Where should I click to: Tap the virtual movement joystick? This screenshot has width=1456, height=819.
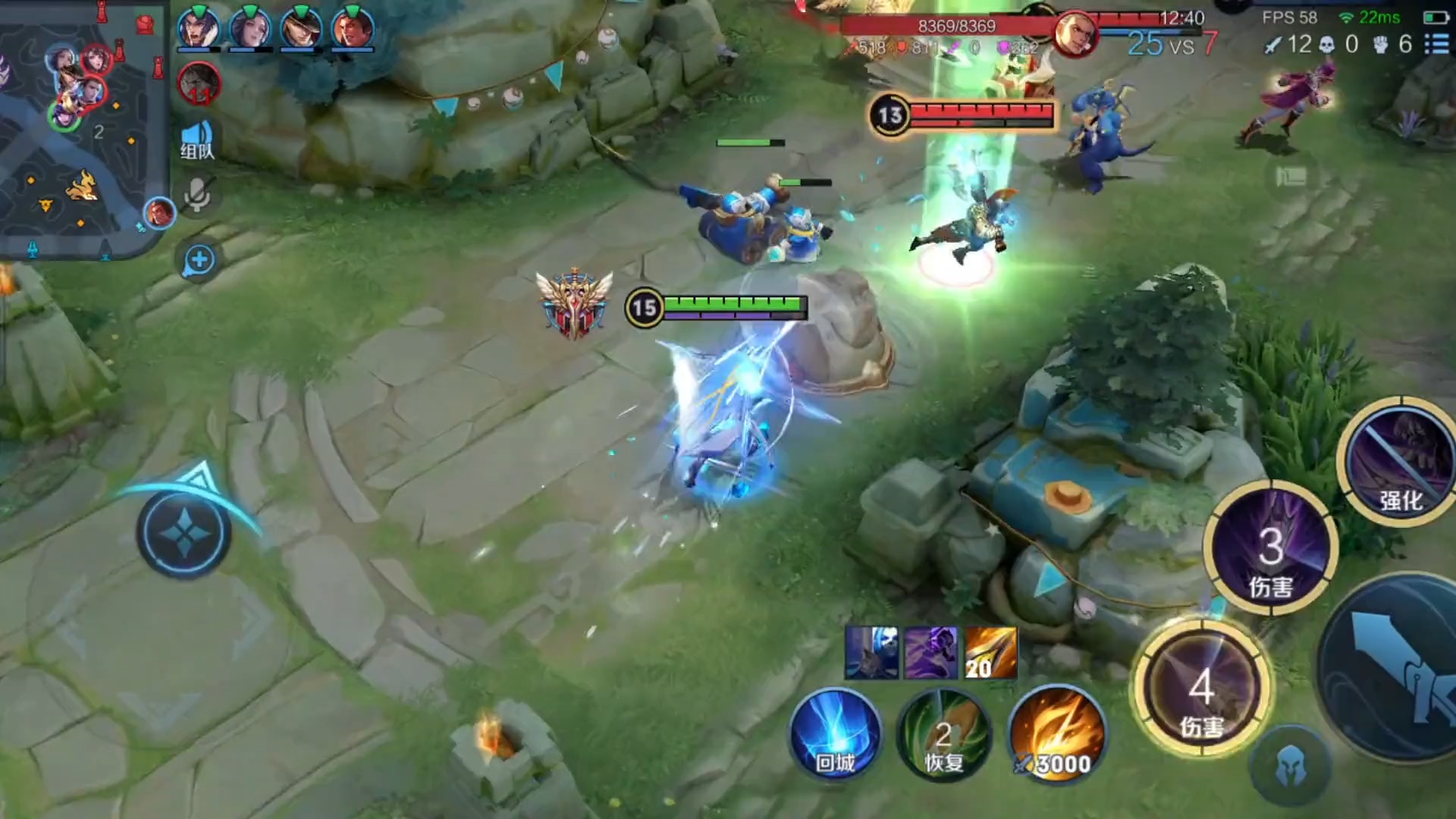184,533
